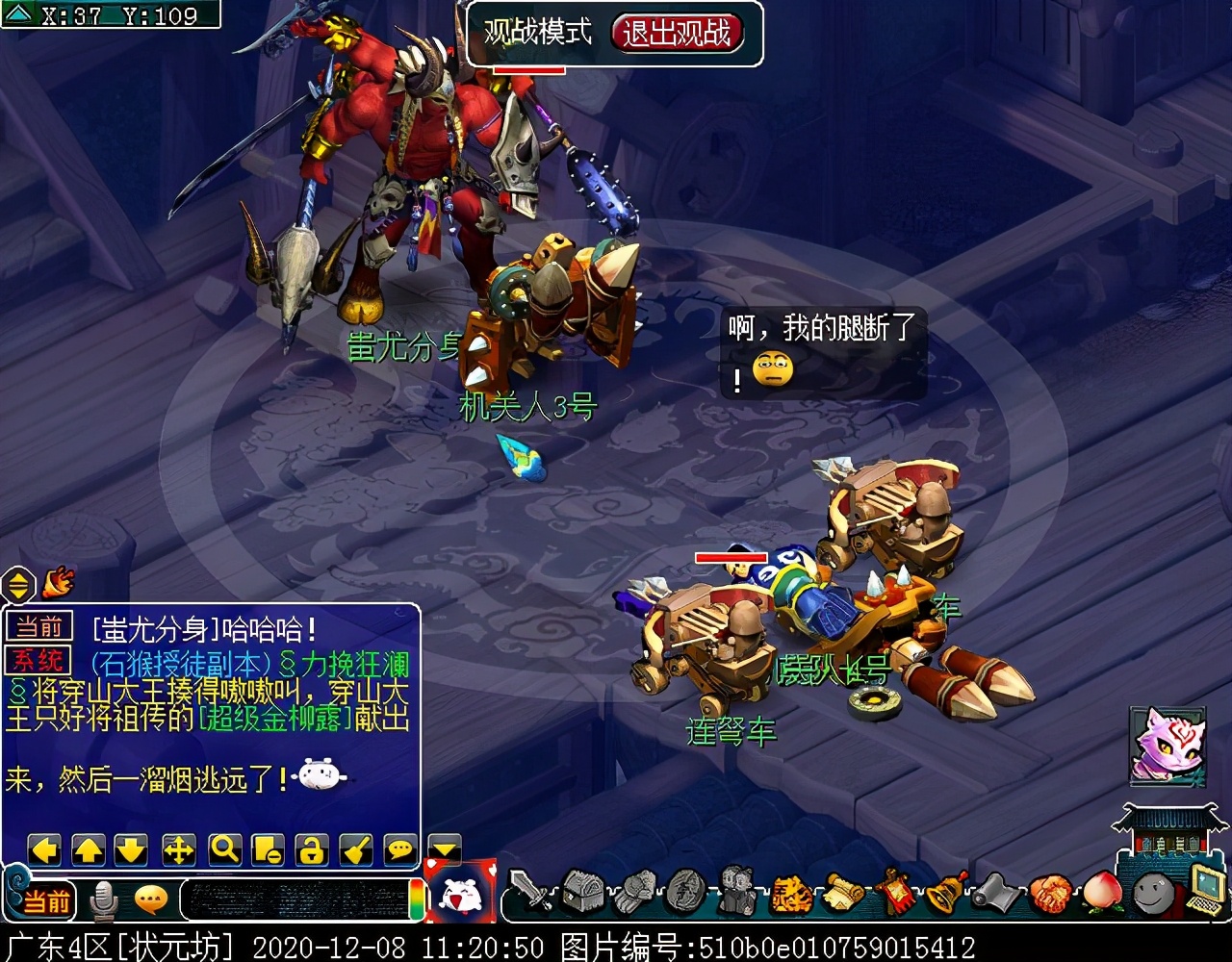Switch to the 当前 chat tab
1232x962 pixels.
[x=39, y=628]
